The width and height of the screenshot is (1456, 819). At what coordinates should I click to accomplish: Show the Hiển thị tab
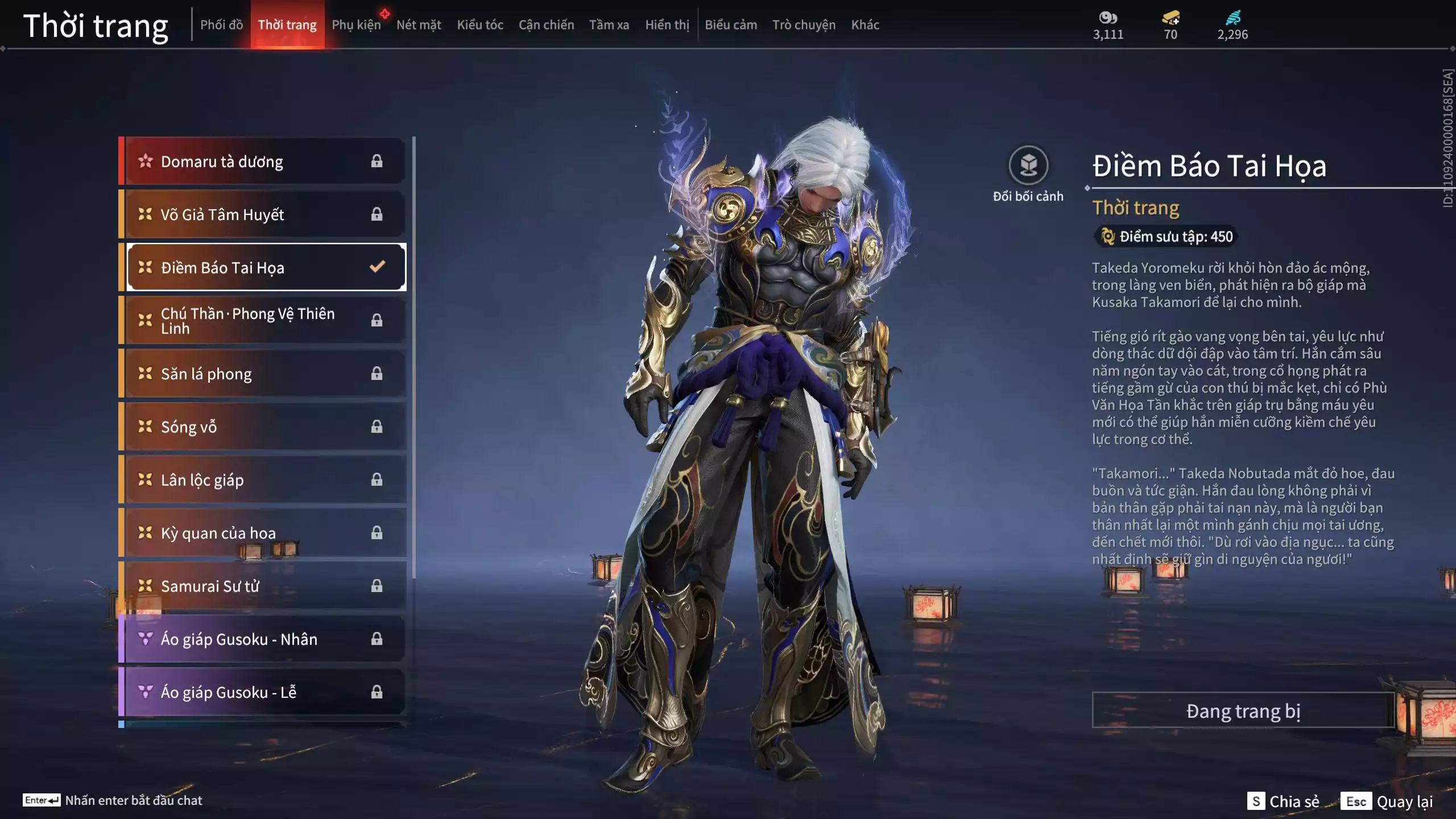667,24
